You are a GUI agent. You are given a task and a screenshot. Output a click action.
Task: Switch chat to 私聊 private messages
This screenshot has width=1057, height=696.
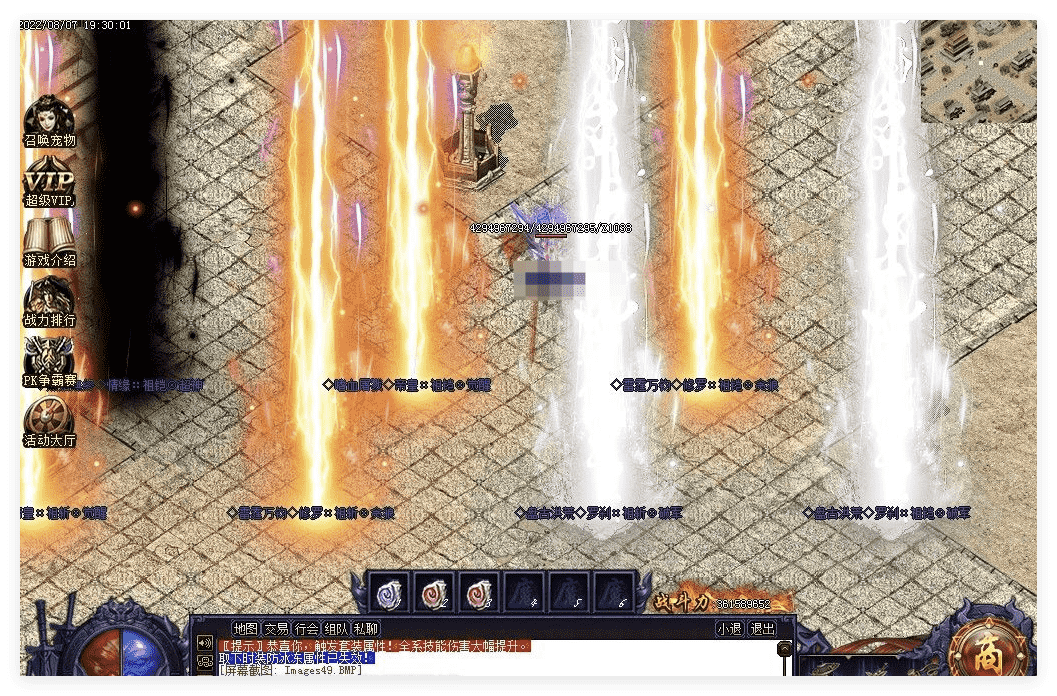tap(366, 629)
